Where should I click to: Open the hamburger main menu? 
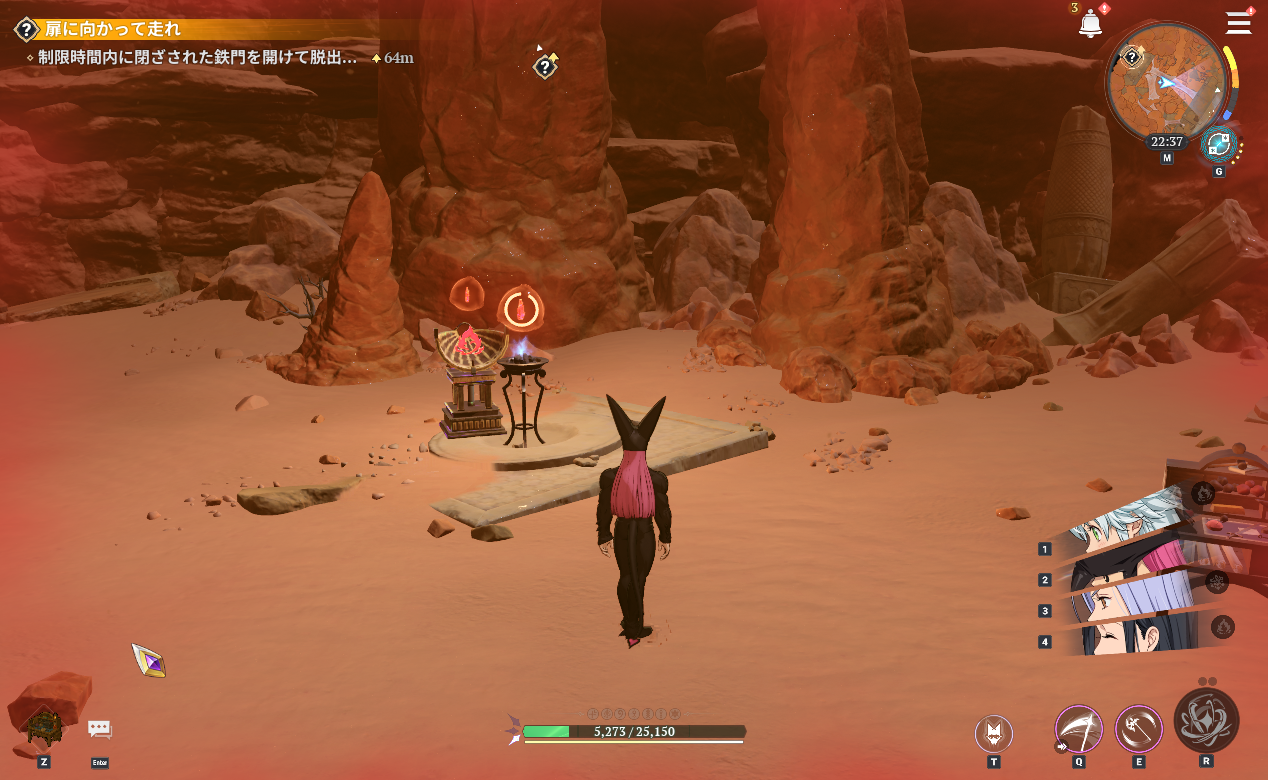[x=1238, y=23]
